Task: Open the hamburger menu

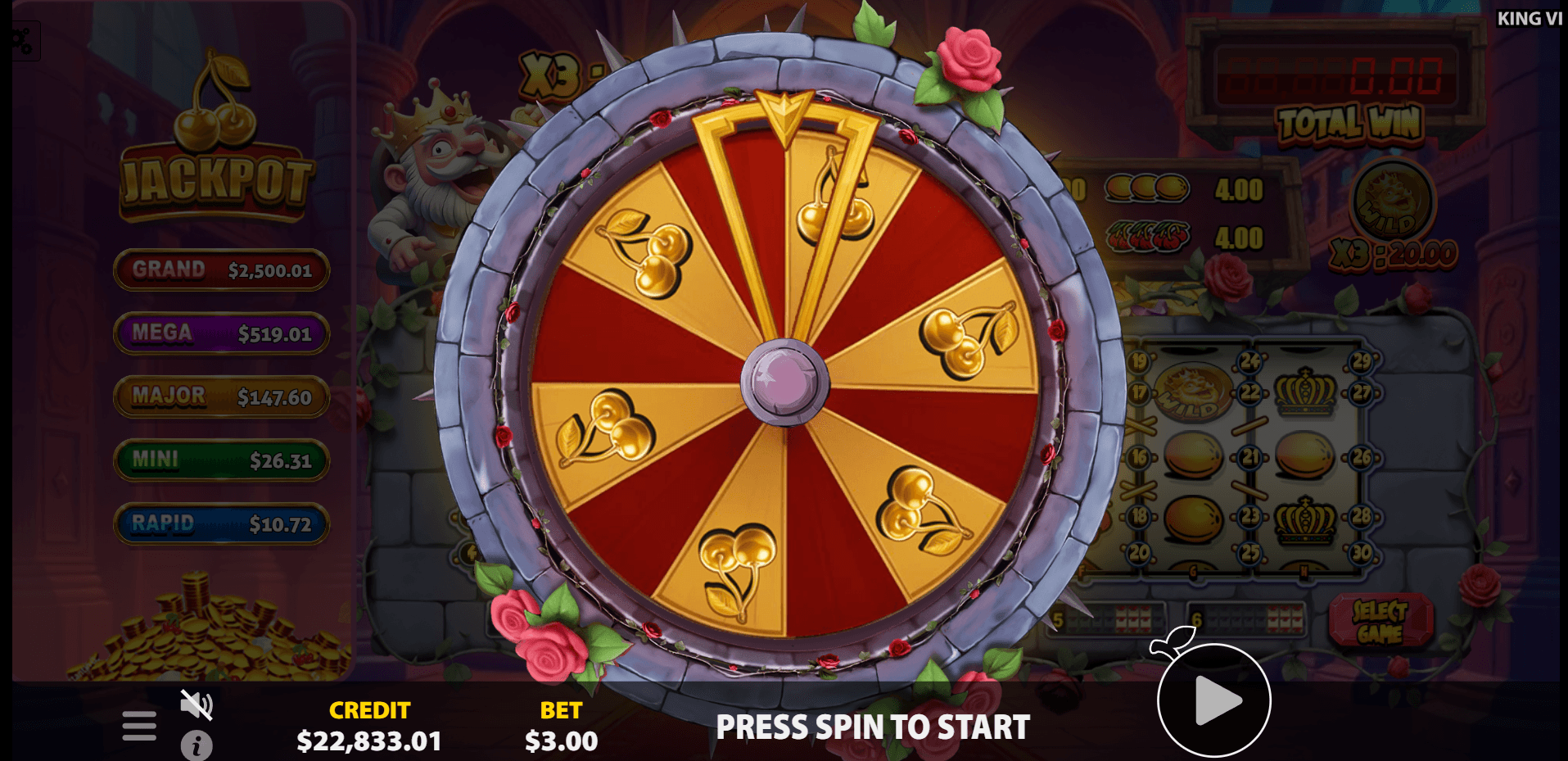Action: [x=139, y=725]
